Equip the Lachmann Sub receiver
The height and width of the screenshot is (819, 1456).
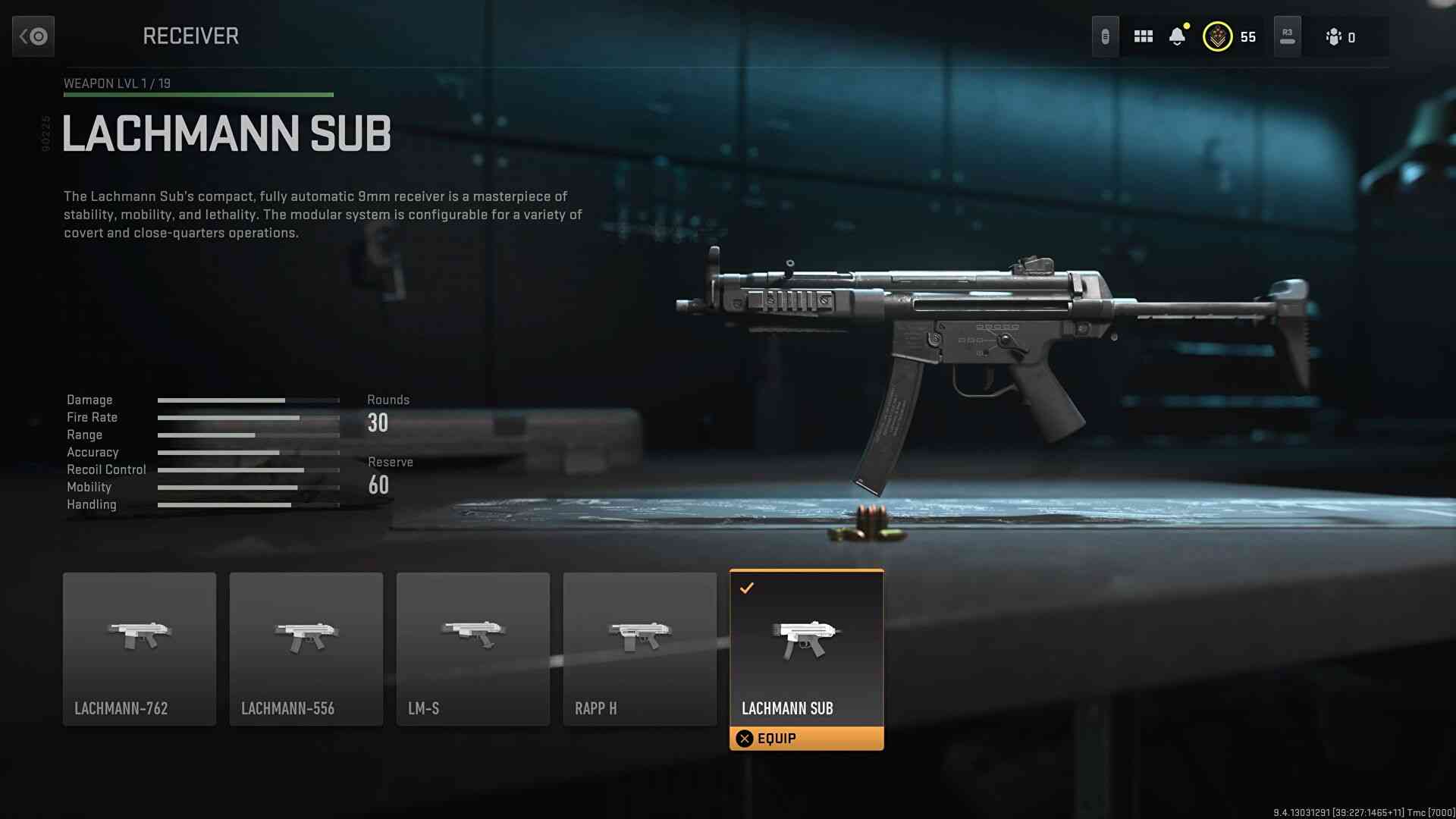coord(806,739)
